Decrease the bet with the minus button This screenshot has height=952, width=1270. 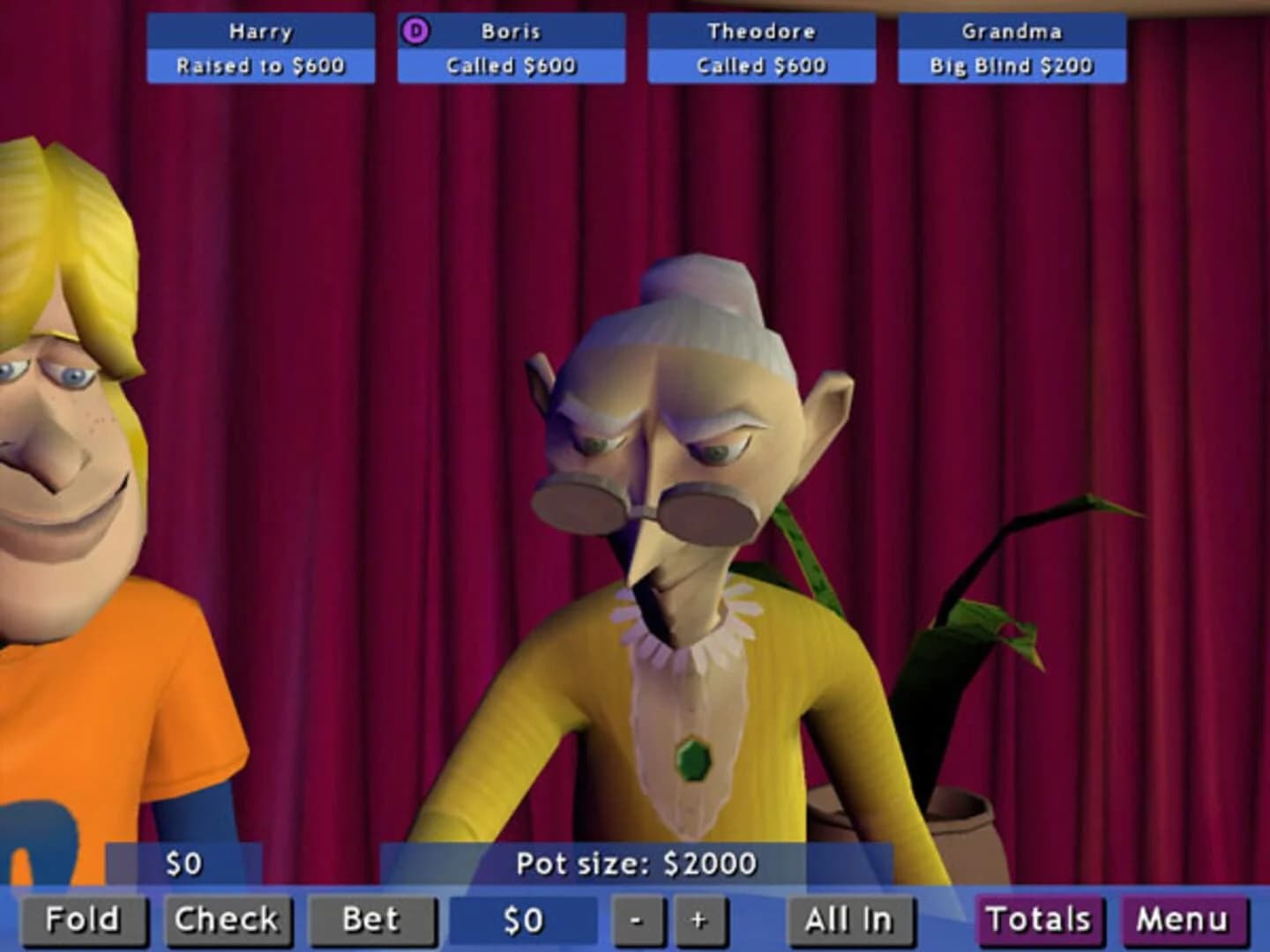tap(638, 919)
